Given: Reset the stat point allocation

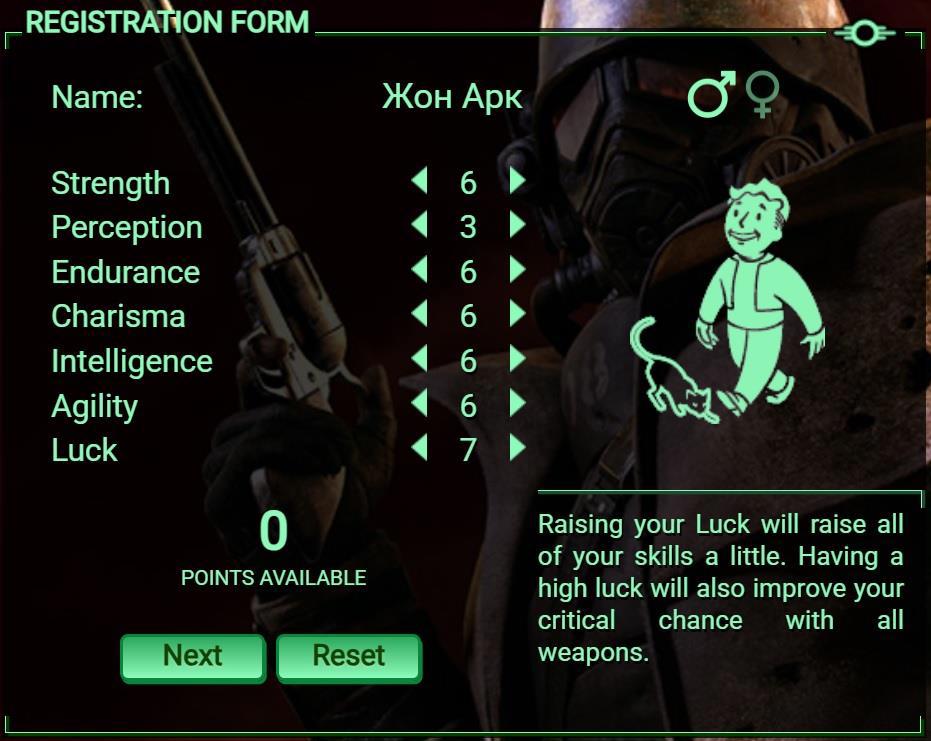Looking at the screenshot, I should (348, 657).
